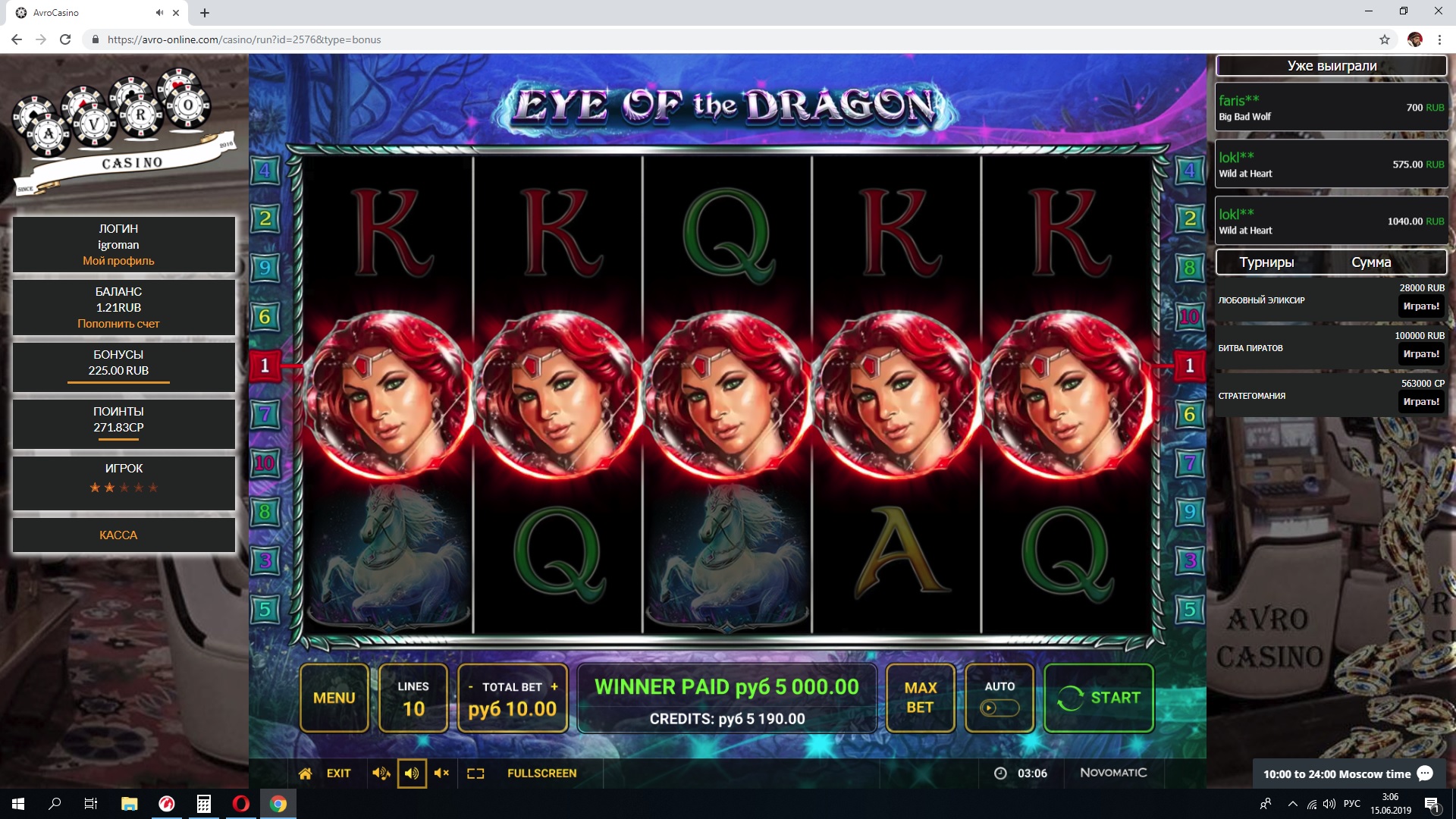The width and height of the screenshot is (1456, 819).
Task: Select the home icon in the game bar
Action: click(x=305, y=773)
